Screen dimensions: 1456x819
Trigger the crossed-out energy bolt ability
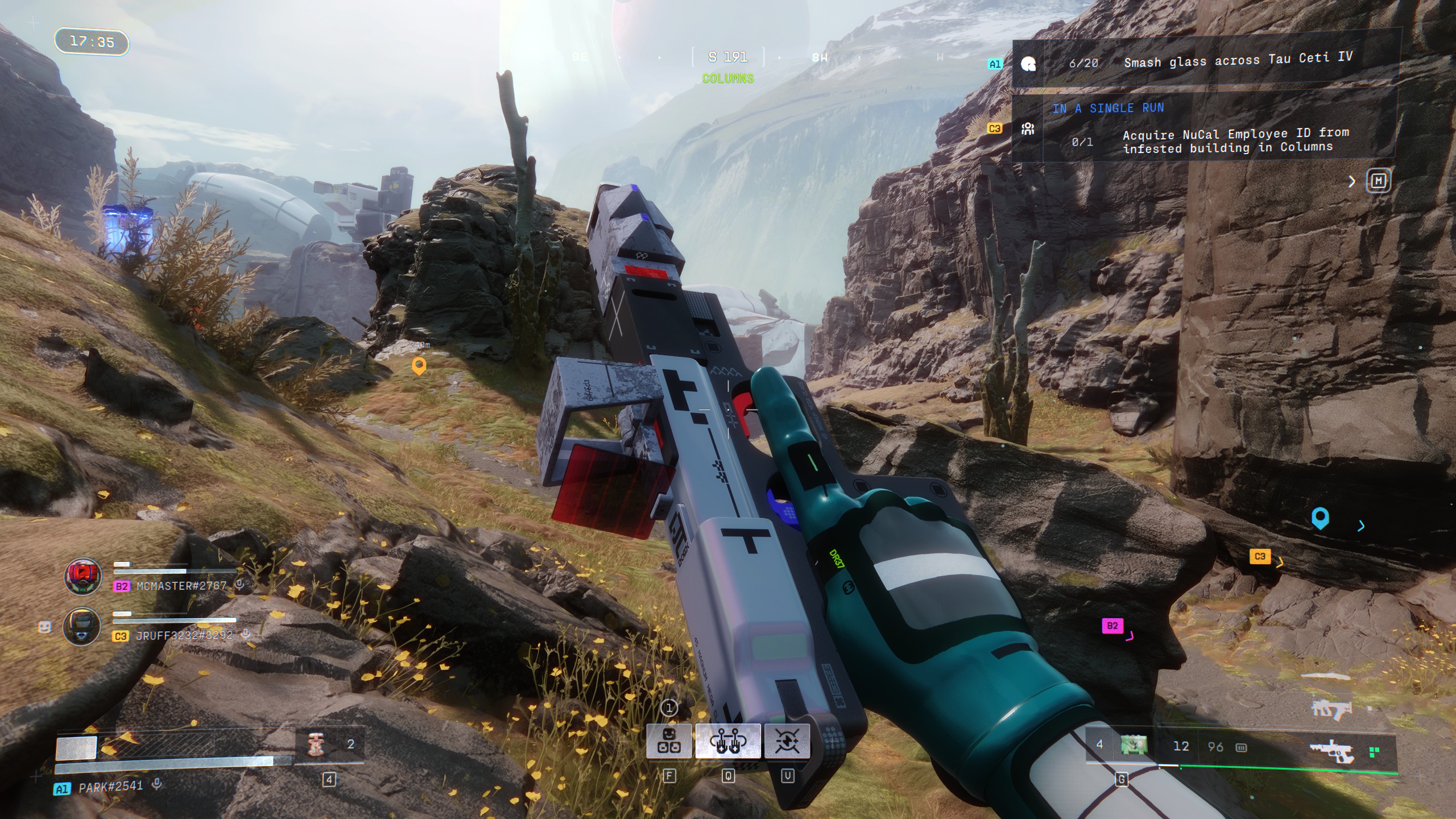787,741
